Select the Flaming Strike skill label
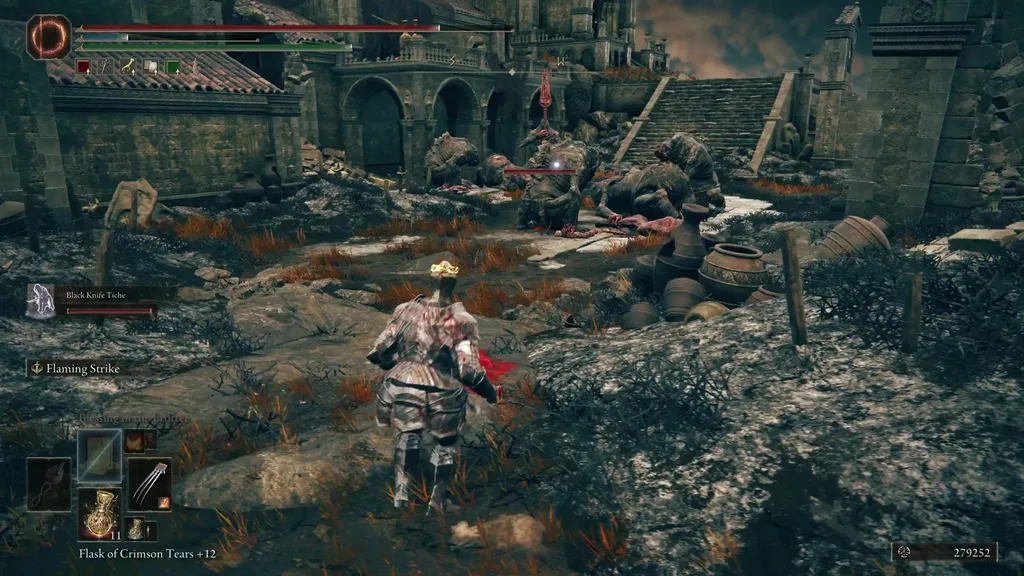The height and width of the screenshot is (576, 1024). click(x=78, y=369)
